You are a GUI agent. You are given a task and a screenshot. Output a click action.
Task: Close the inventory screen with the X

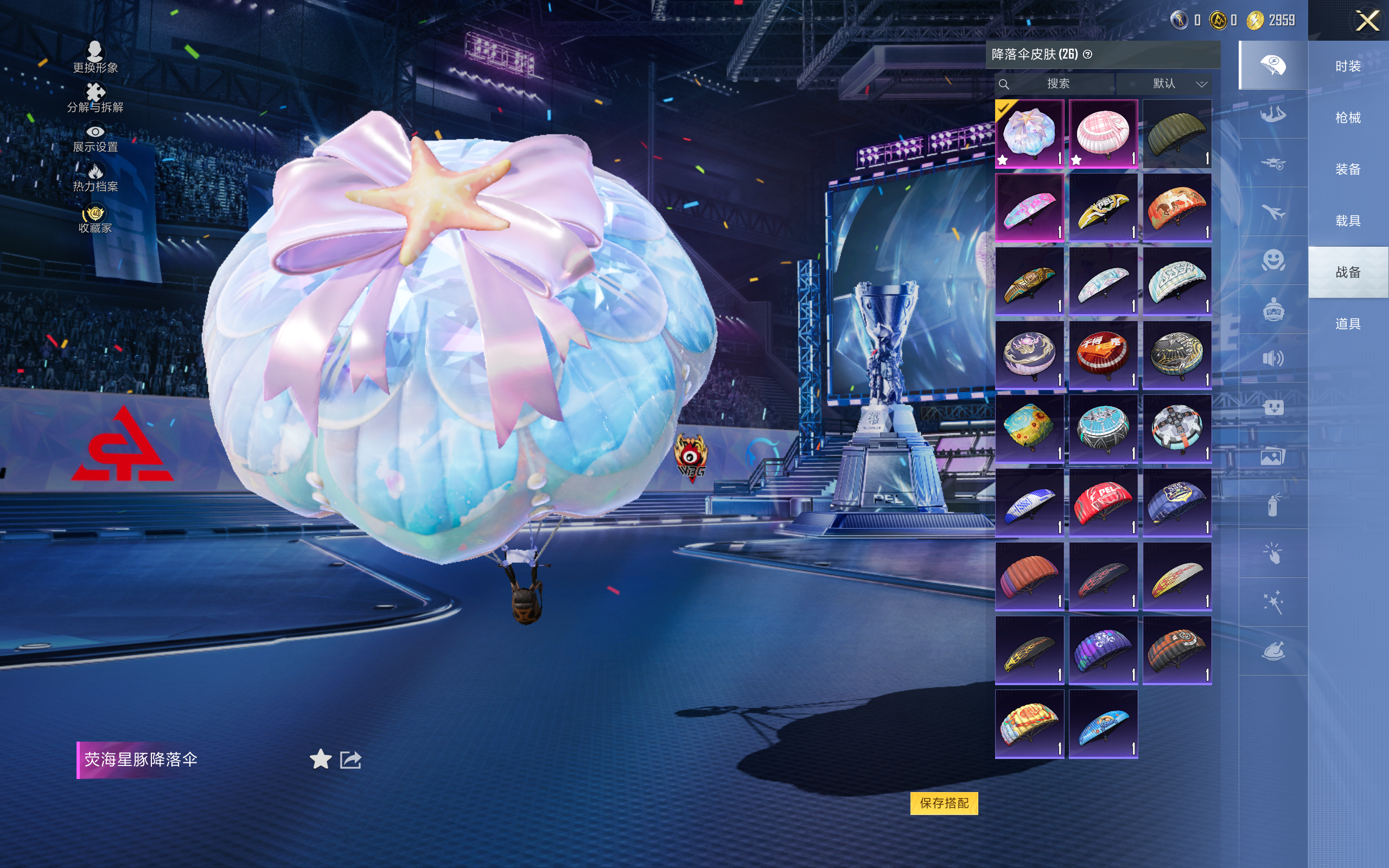(1367, 21)
